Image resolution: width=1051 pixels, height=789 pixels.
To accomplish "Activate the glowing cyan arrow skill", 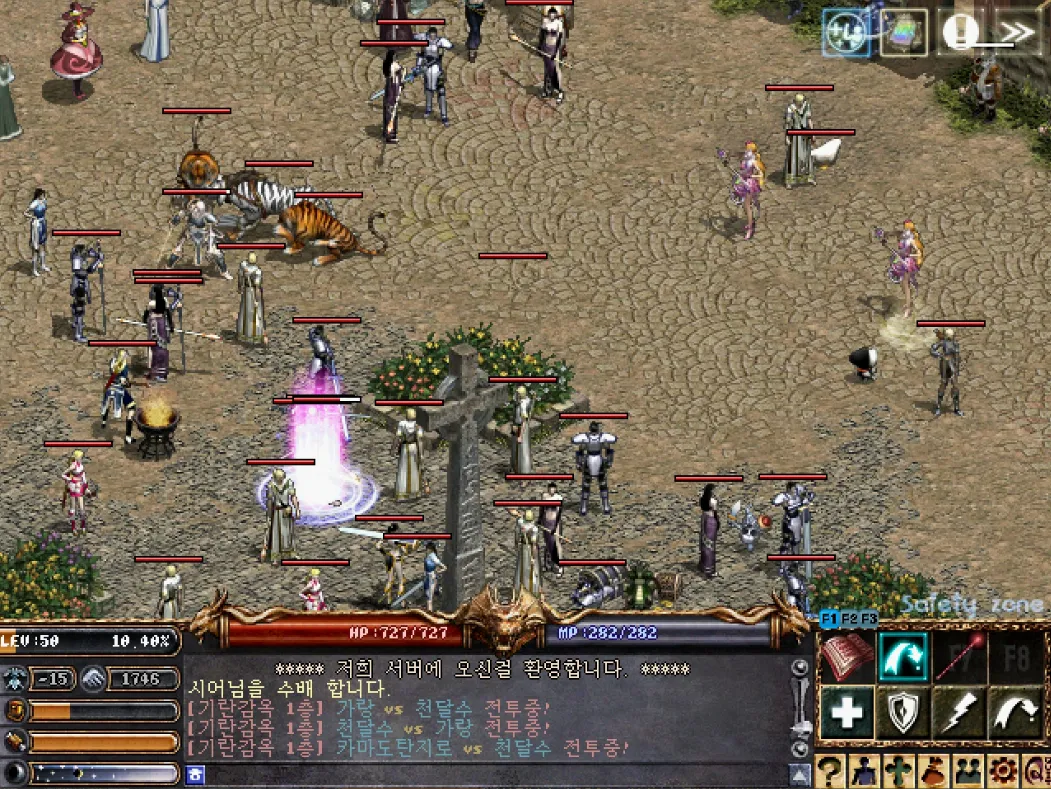I will pyautogui.click(x=903, y=657).
